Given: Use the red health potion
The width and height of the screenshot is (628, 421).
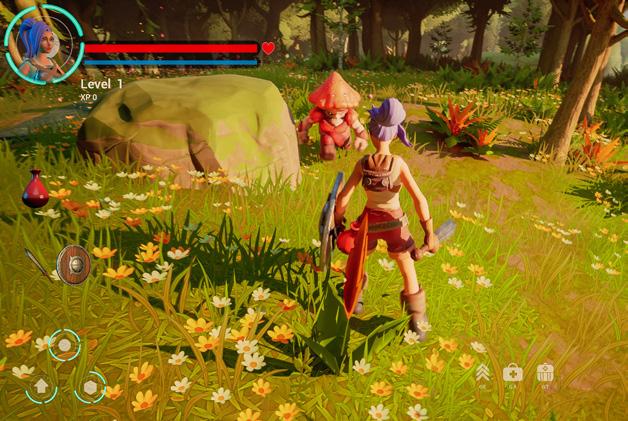Looking at the screenshot, I should tap(36, 188).
